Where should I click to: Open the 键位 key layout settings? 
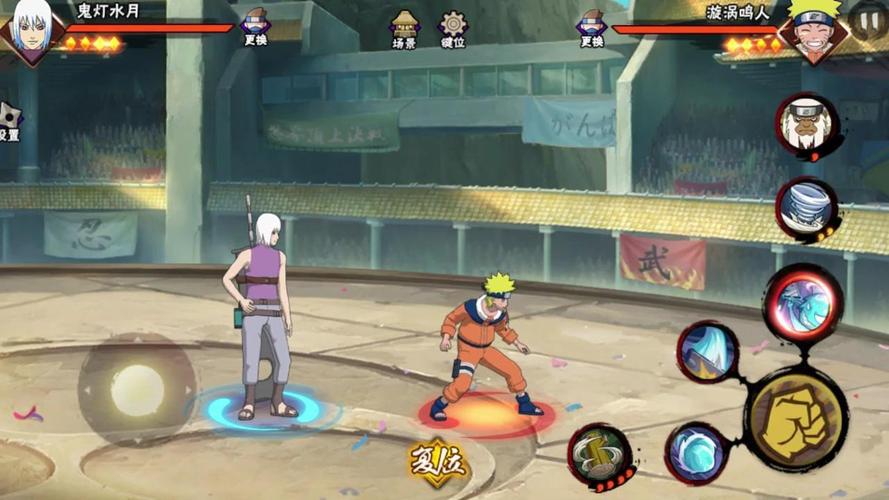pyautogui.click(x=453, y=29)
